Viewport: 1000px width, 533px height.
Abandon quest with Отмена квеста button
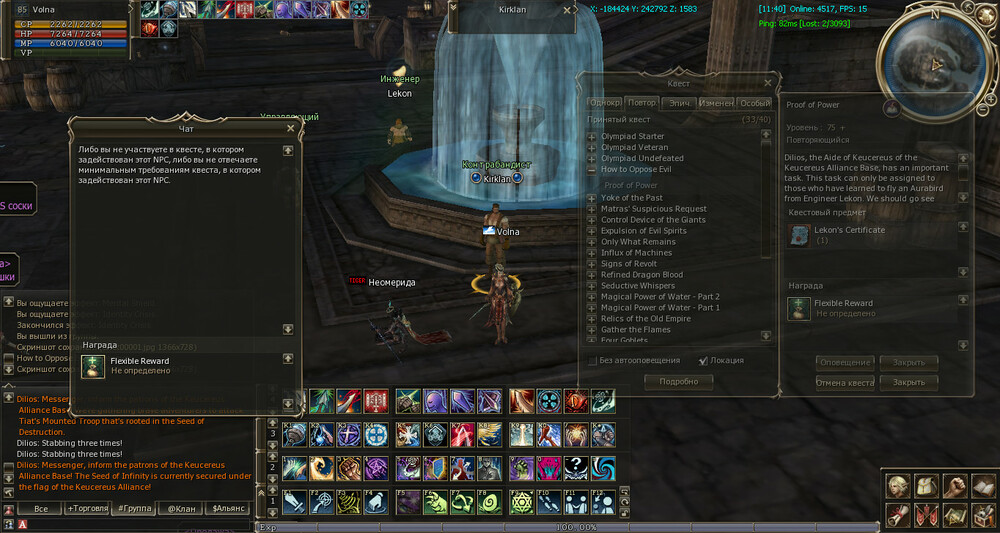coord(845,382)
